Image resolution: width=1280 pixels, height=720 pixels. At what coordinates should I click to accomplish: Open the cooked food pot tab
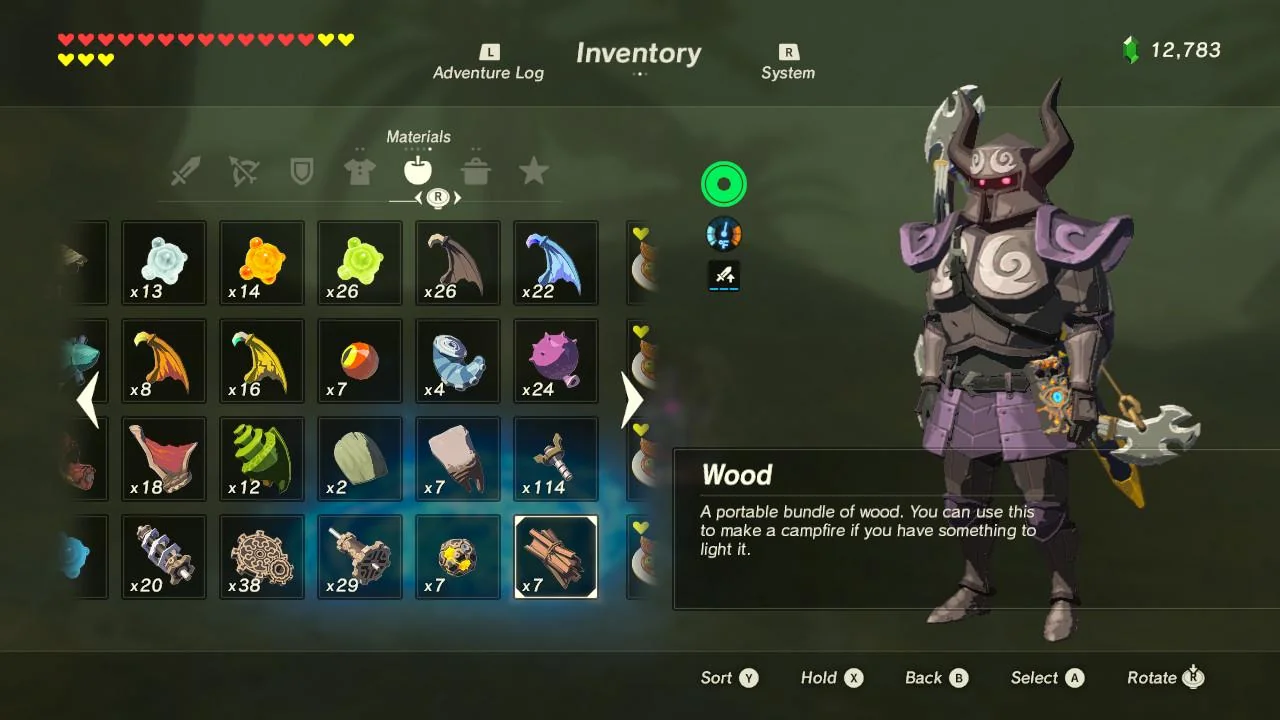click(476, 172)
